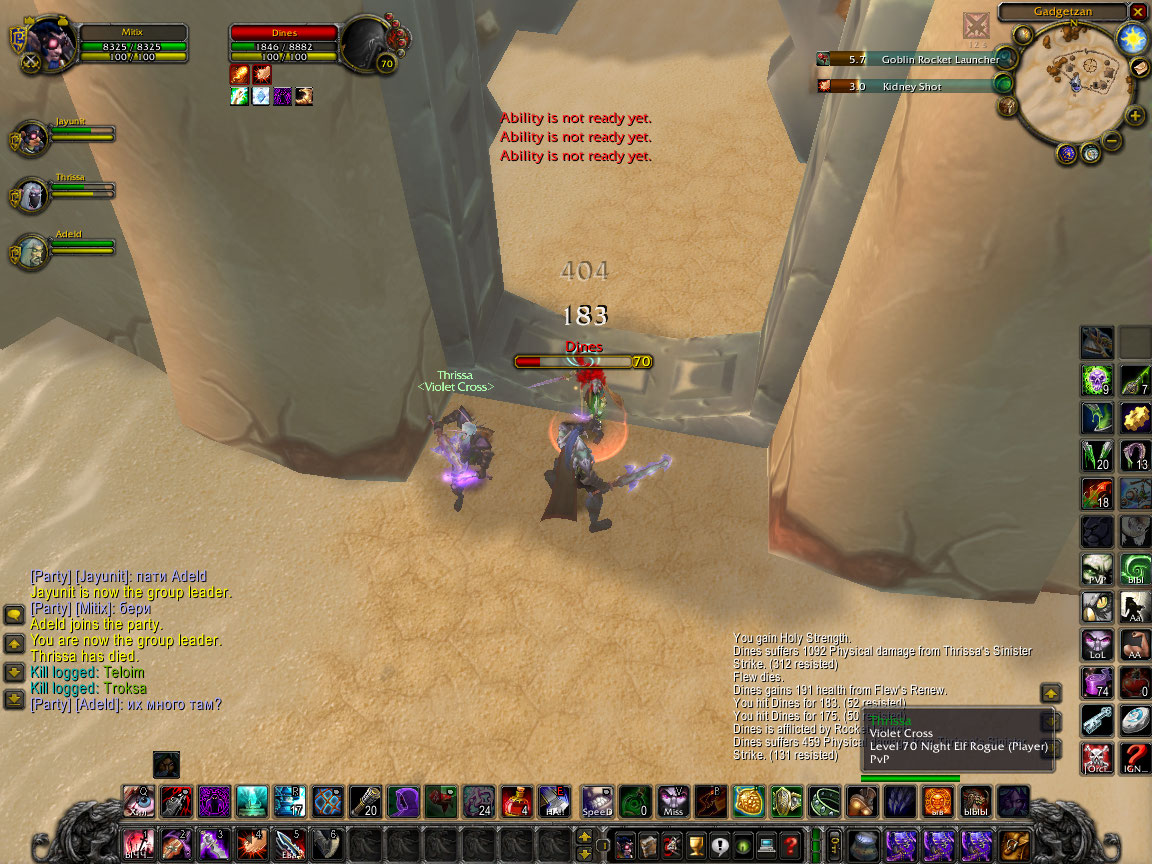
Task: Zoom in the minimap with plus button
Action: [1135, 116]
